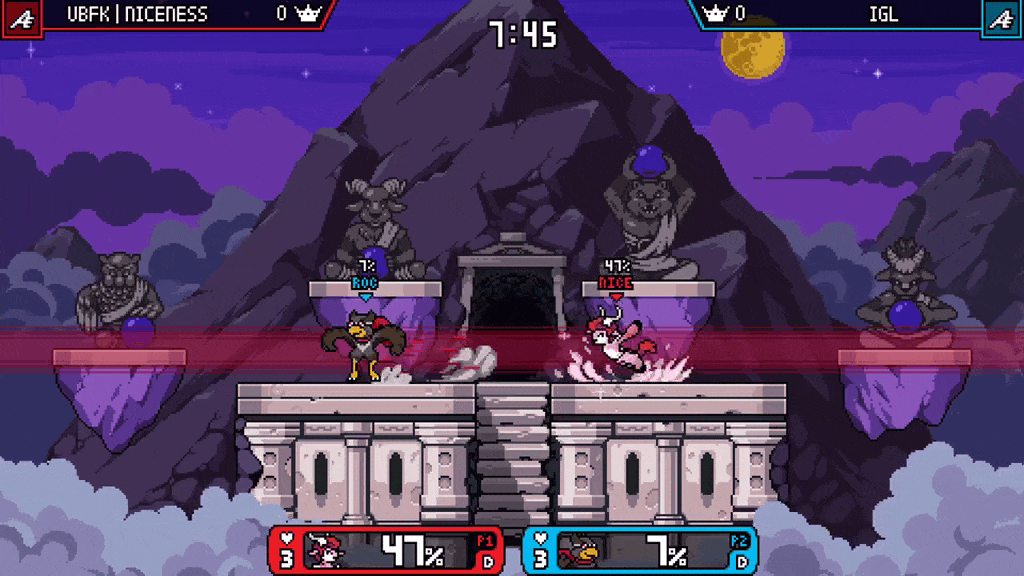Select the red logo emblem beside VBFK | NICENESS
1024x576 pixels.
21,17
